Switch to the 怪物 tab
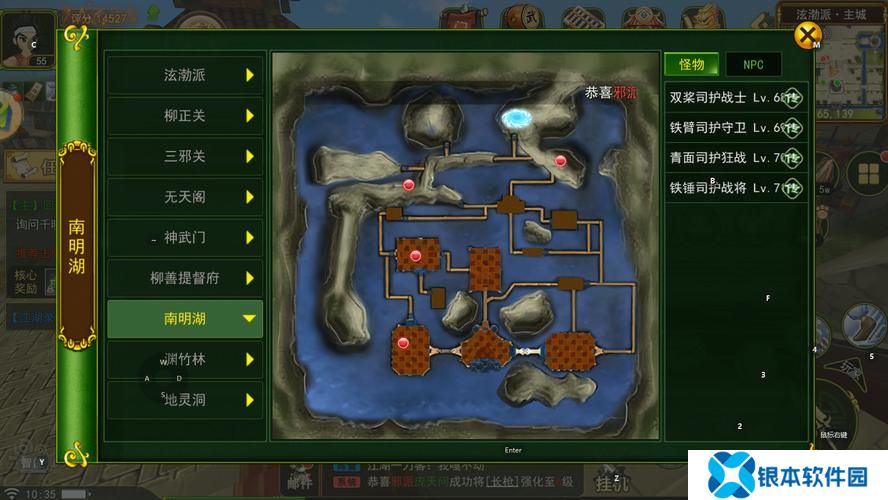 692,65
